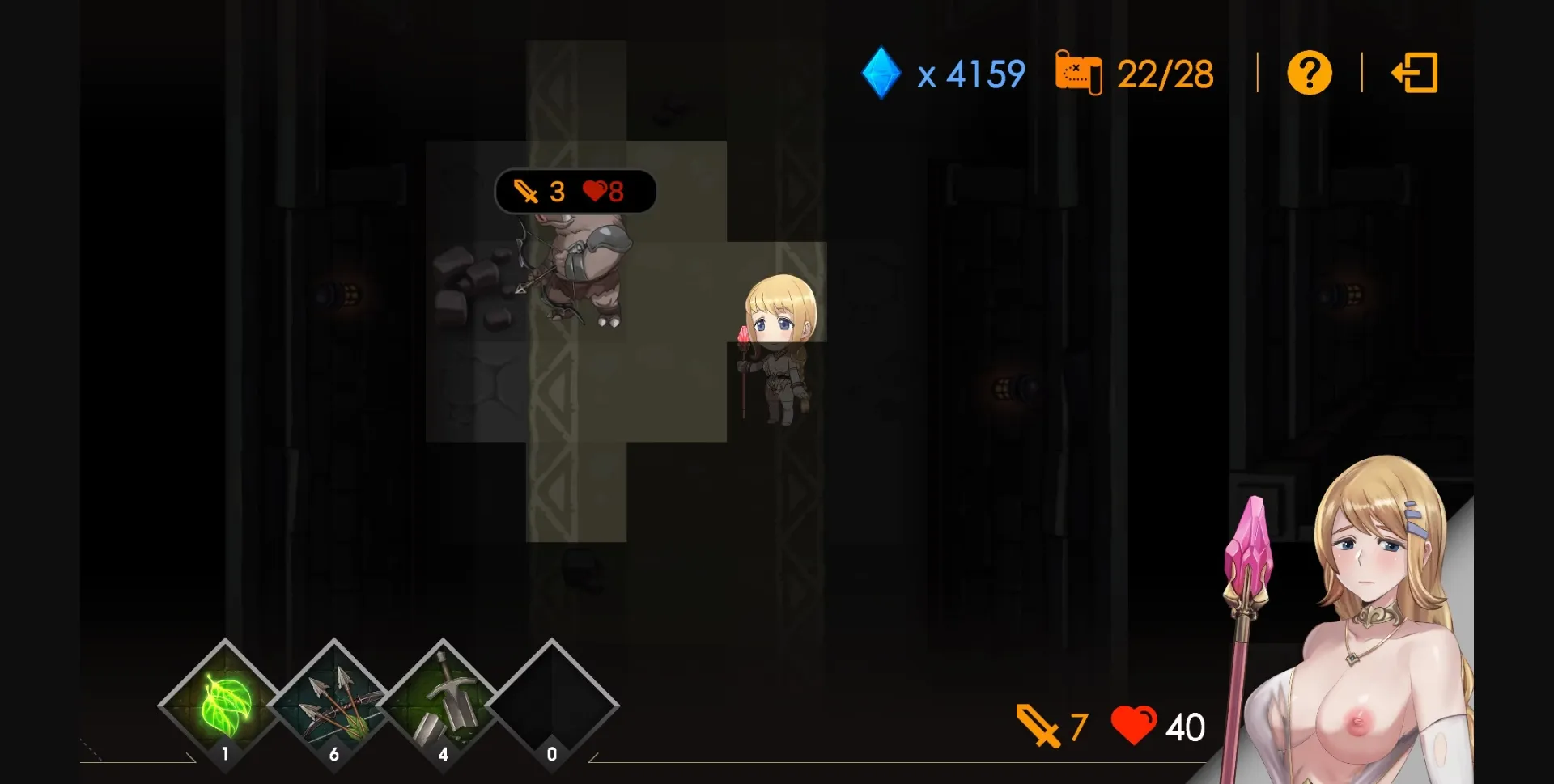This screenshot has width=1554, height=784.
Task: Open the help question mark
Action: tap(1309, 73)
